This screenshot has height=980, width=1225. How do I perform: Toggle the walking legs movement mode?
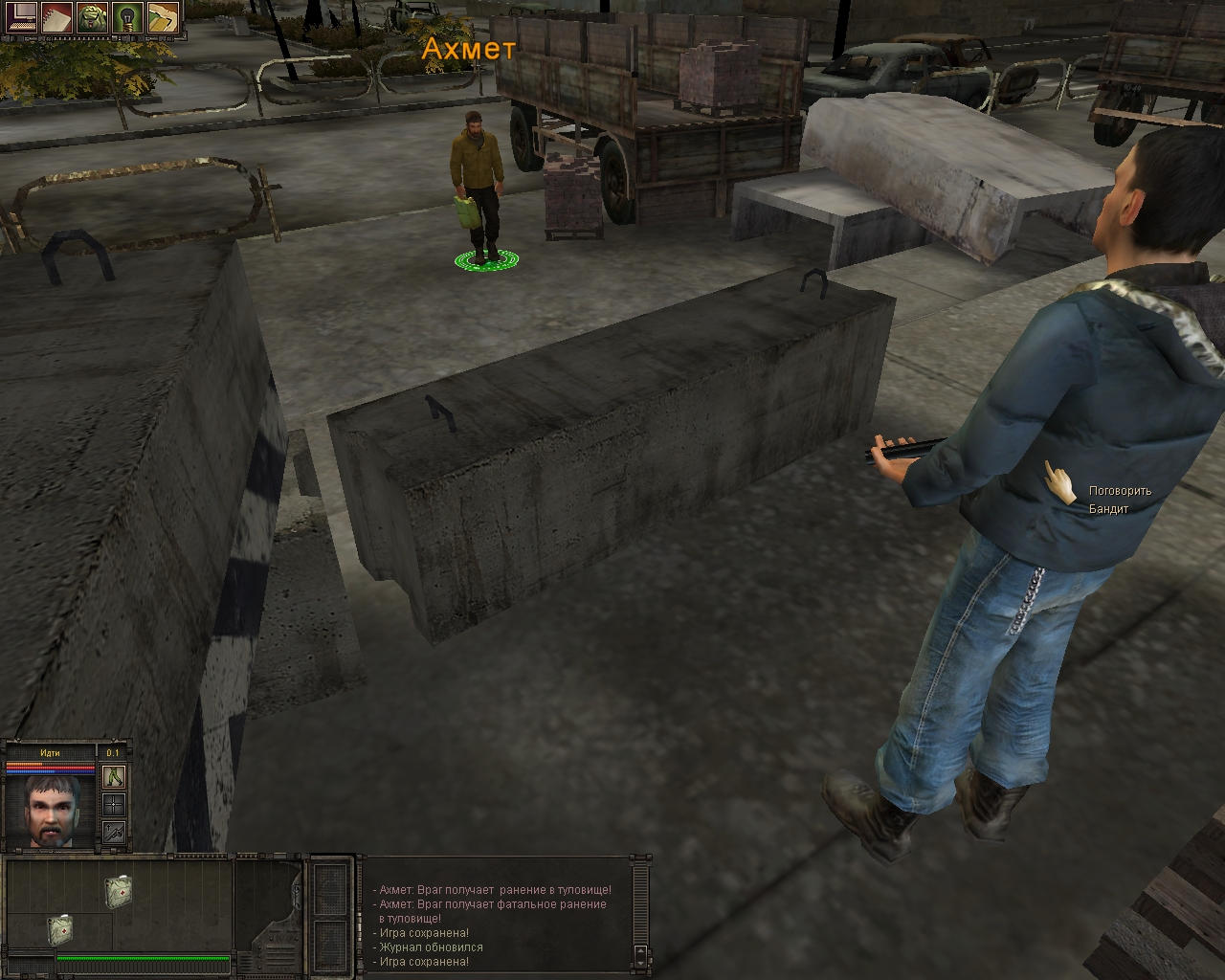114,776
